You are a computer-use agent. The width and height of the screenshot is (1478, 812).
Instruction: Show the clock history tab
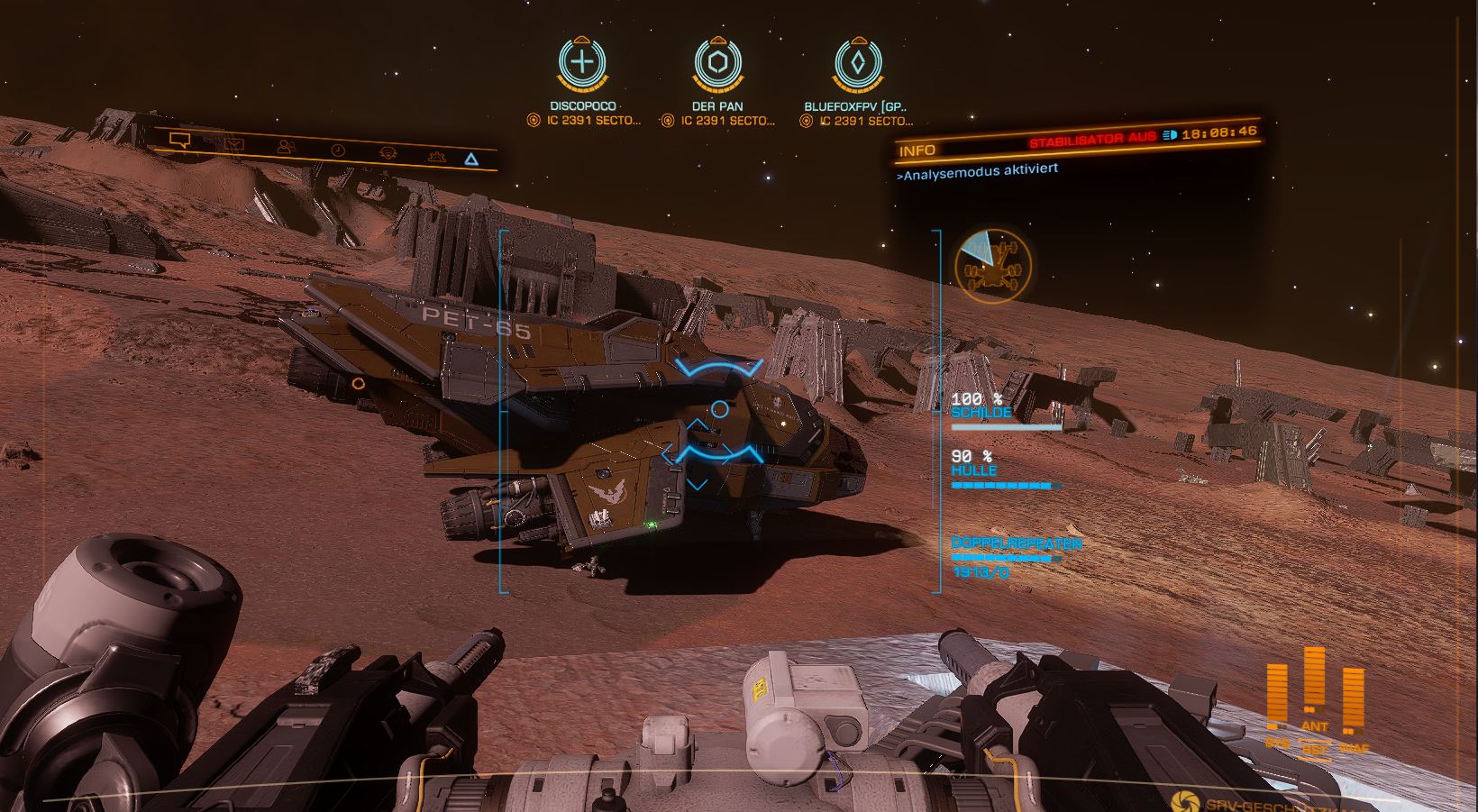click(x=338, y=151)
